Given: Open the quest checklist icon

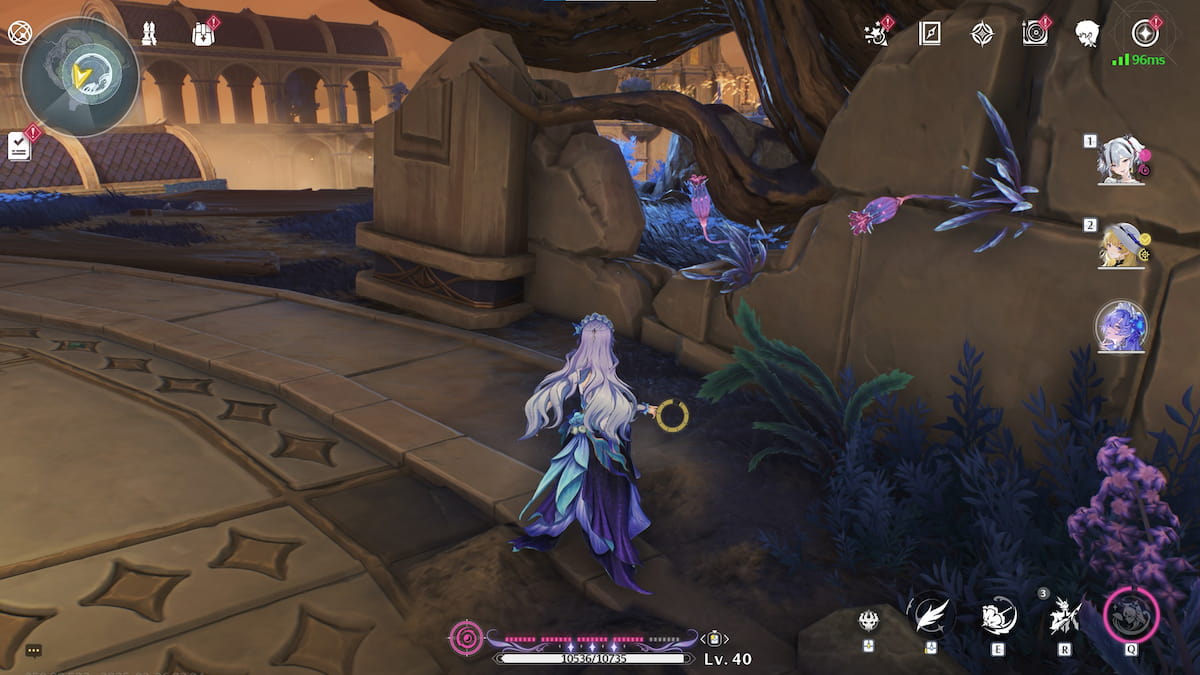Looking at the screenshot, I should (x=20, y=146).
